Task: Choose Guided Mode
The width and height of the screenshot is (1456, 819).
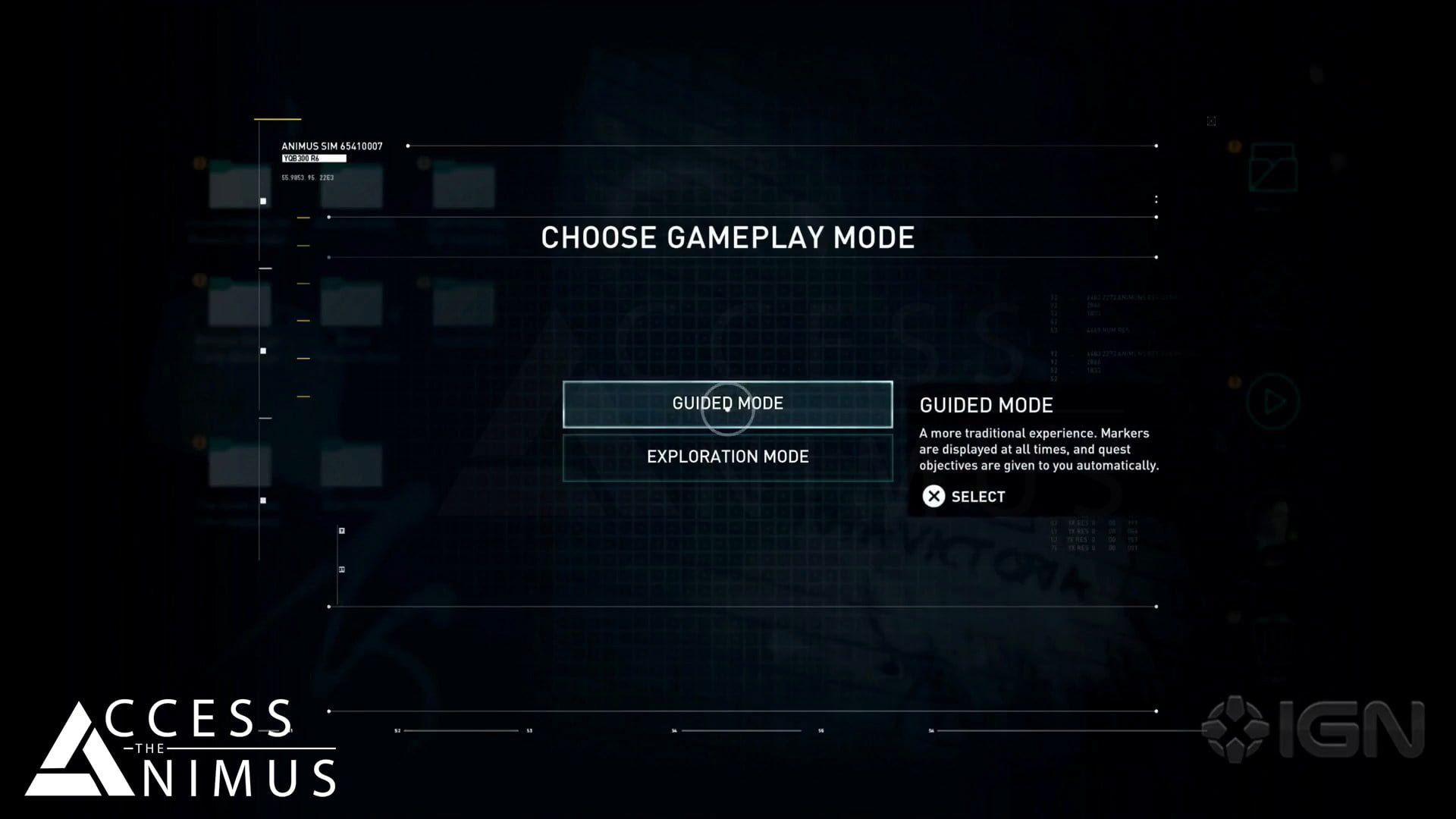Action: [x=727, y=404]
